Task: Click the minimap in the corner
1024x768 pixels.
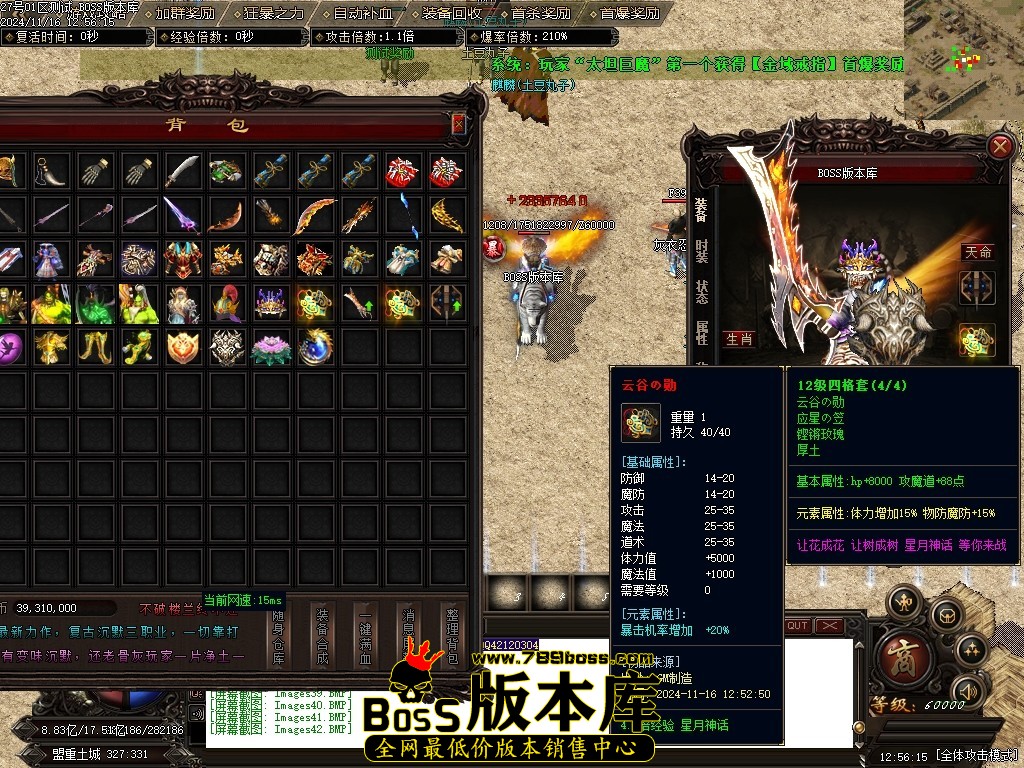Action: pos(963,58)
